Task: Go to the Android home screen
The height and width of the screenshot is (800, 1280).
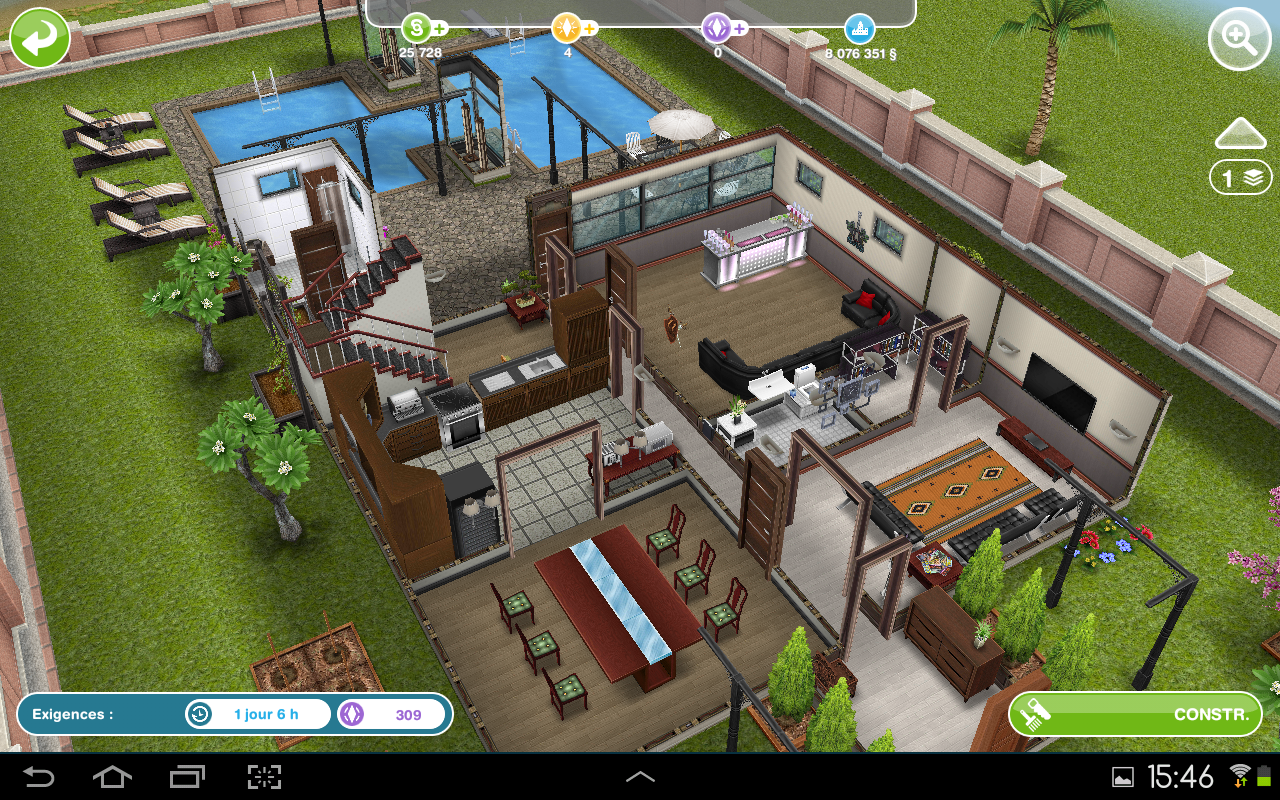Action: point(112,777)
